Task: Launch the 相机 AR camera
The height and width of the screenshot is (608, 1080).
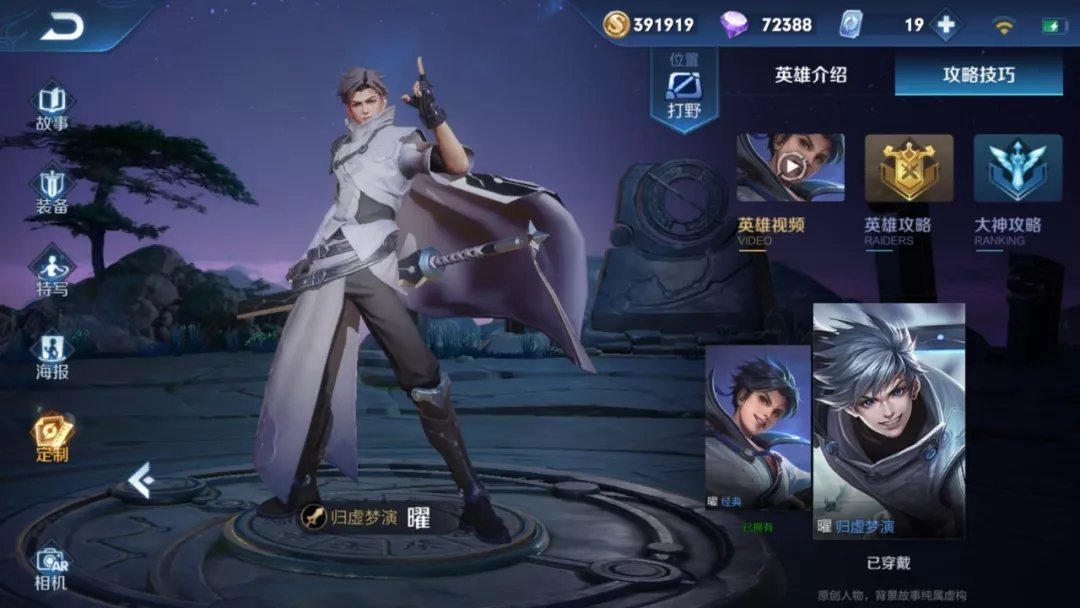Action: (52, 568)
